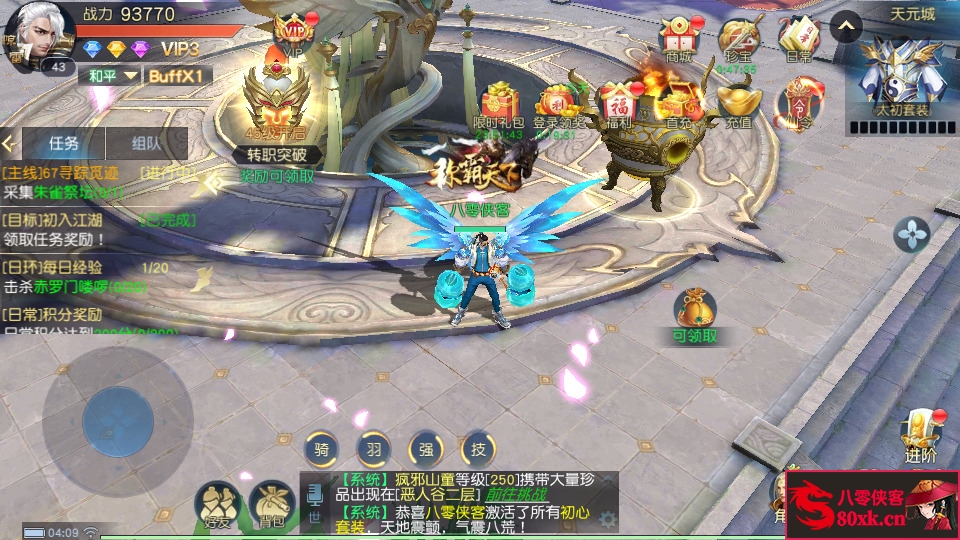
Task: Open the 福利 welfare icon
Action: [x=618, y=104]
